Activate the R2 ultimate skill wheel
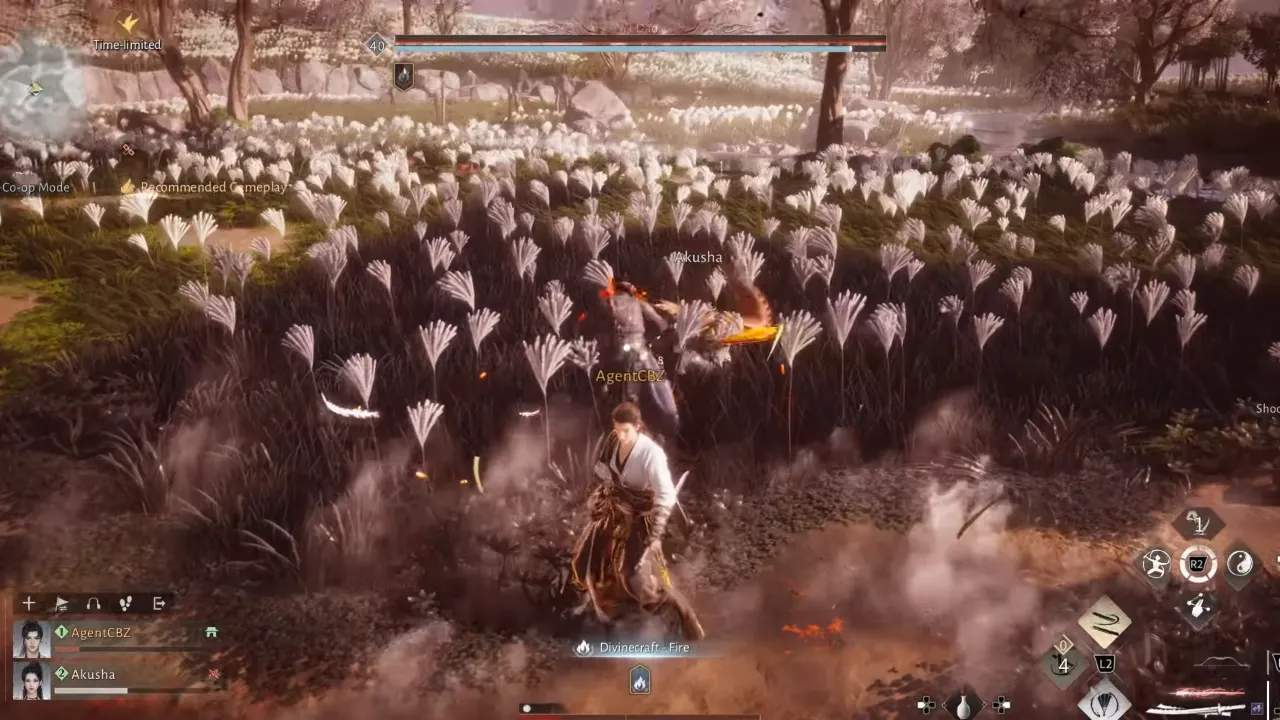 1197,563
